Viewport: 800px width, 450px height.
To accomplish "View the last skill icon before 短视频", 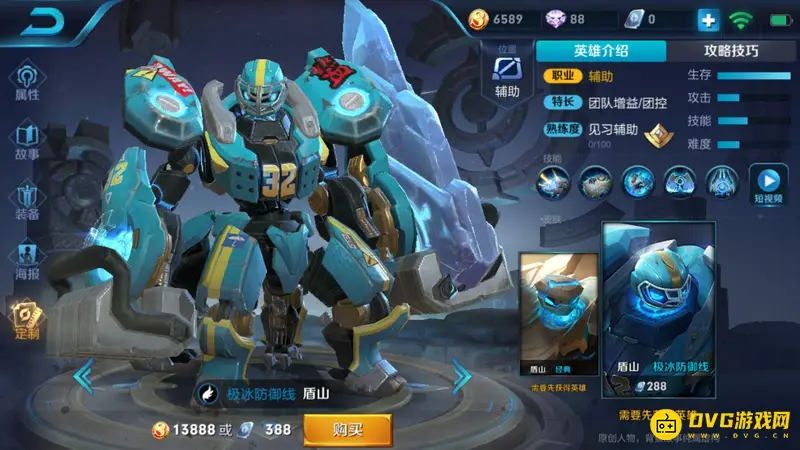I will [x=722, y=181].
